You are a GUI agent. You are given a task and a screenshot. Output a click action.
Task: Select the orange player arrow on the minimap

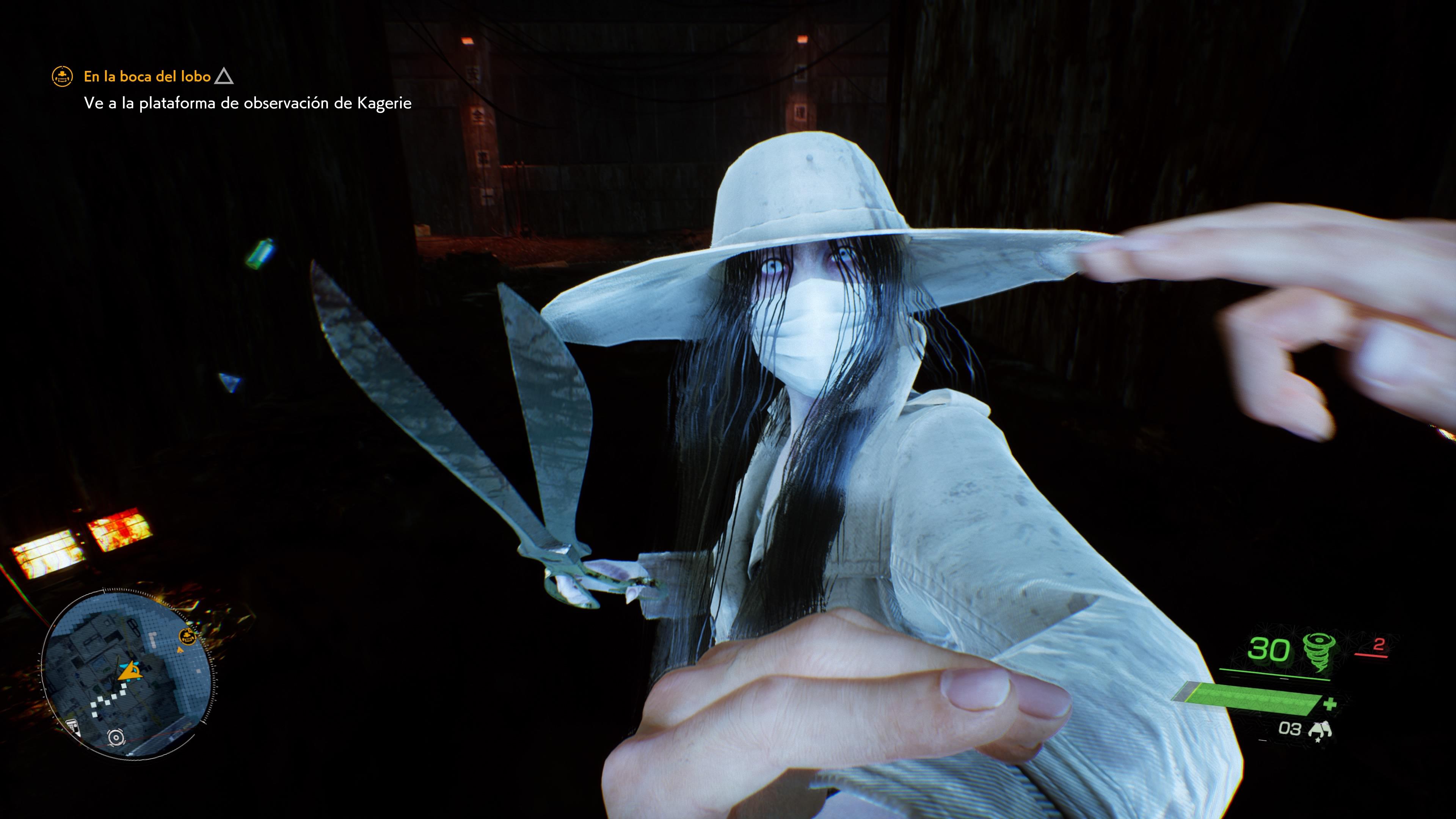click(x=130, y=671)
